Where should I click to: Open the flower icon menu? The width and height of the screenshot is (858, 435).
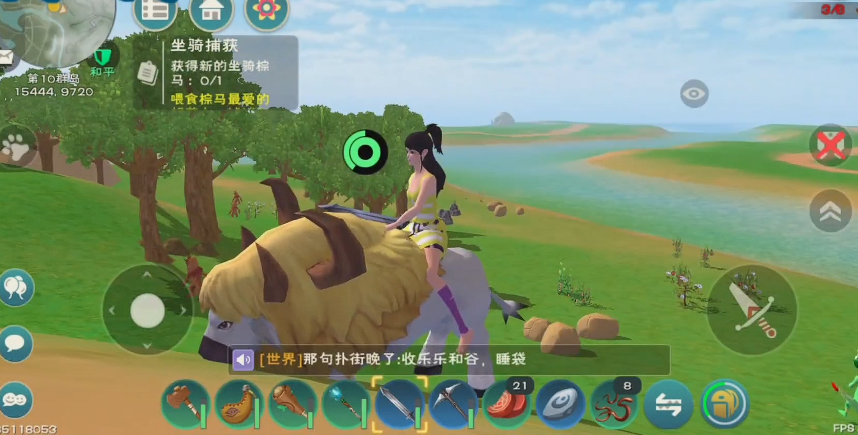(266, 12)
